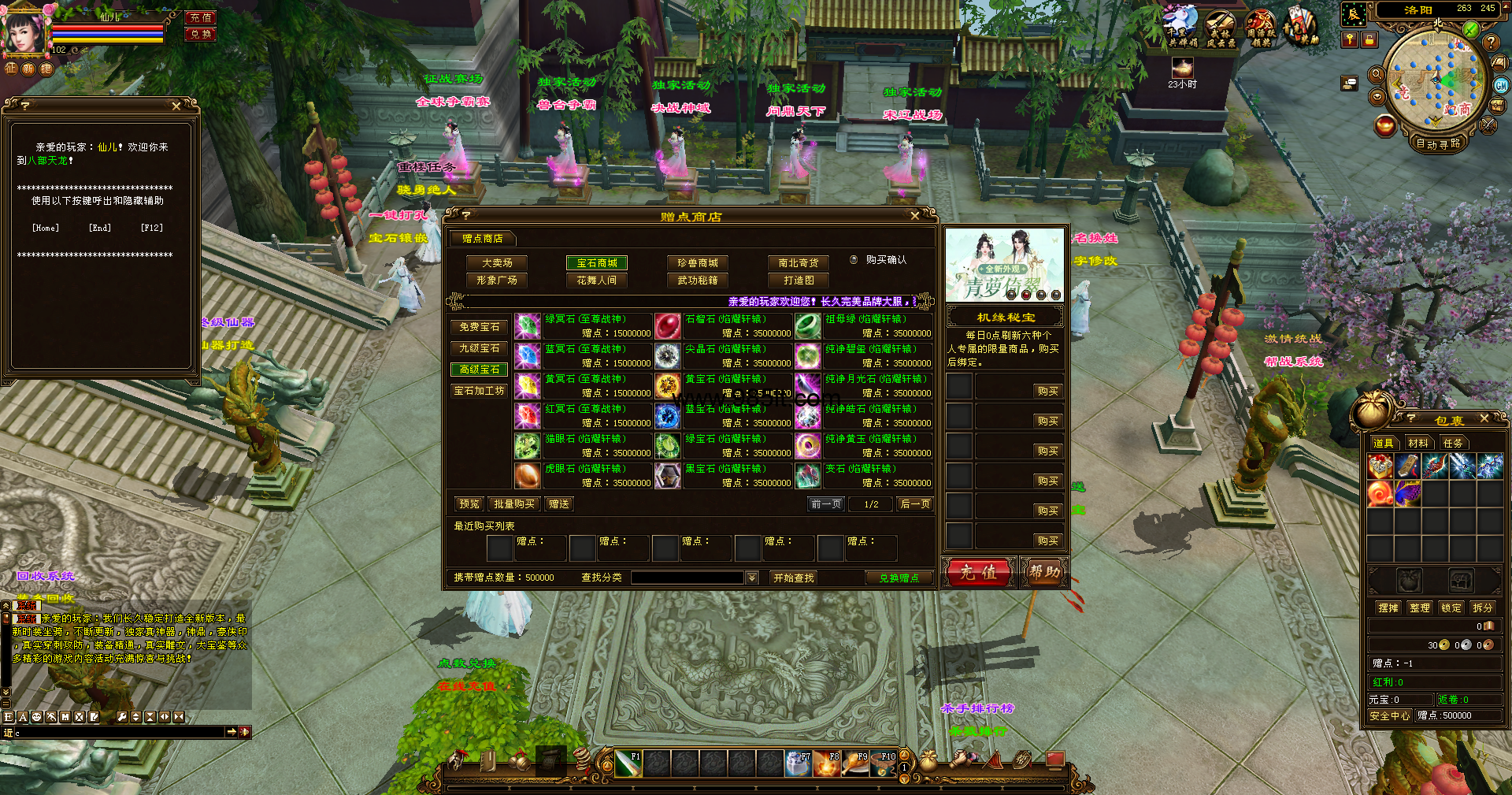Sort the bag with 整理 button

[x=1419, y=607]
